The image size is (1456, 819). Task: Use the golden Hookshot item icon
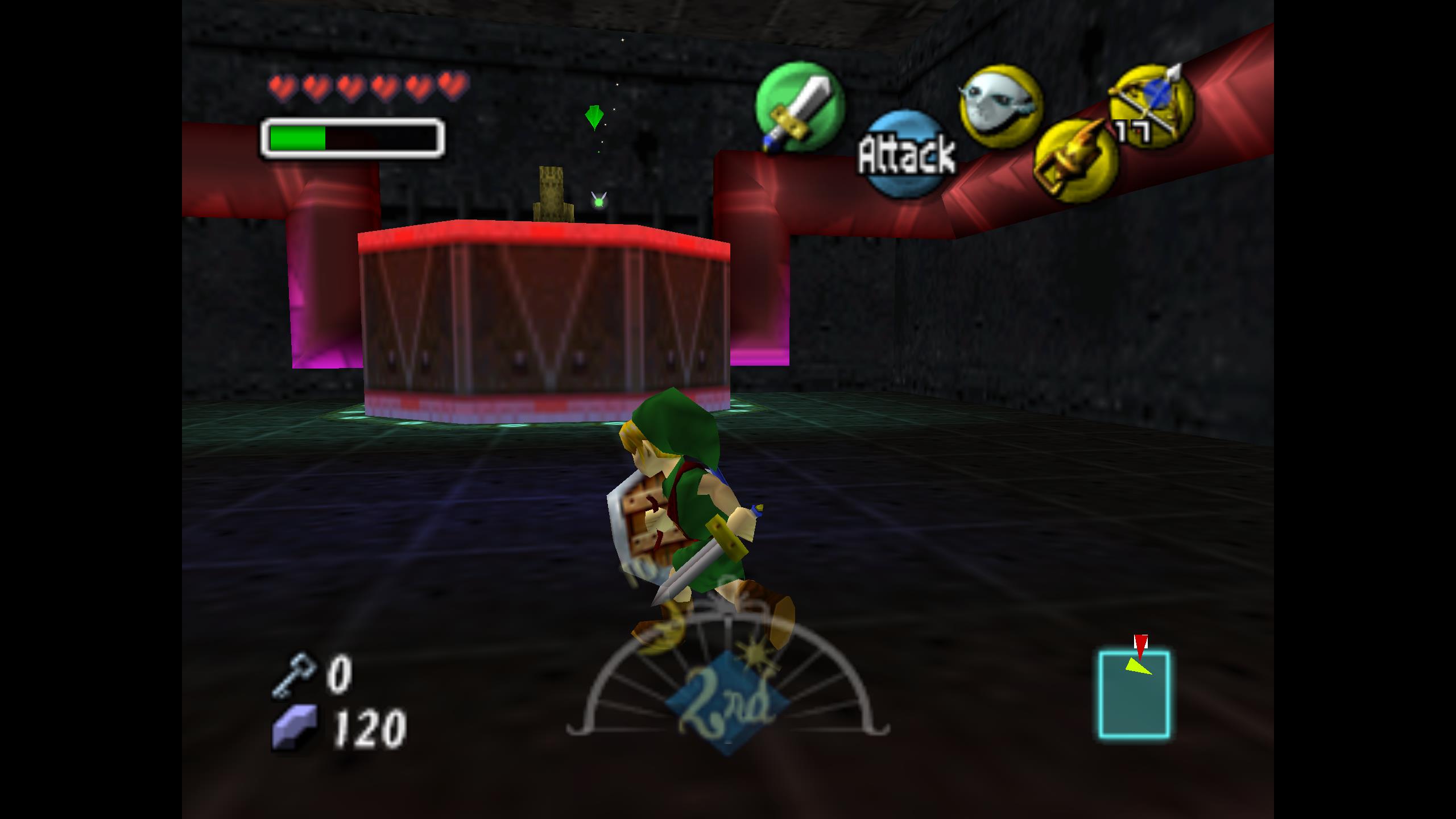point(1074,160)
